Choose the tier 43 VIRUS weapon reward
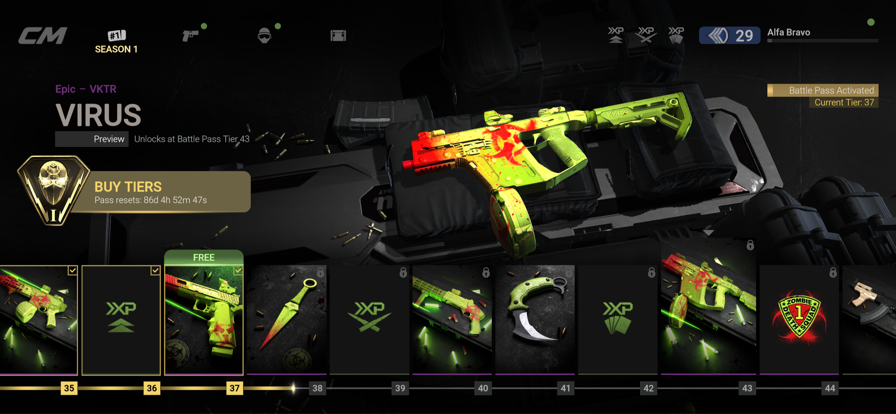This screenshot has height=414, width=896. coord(700,320)
